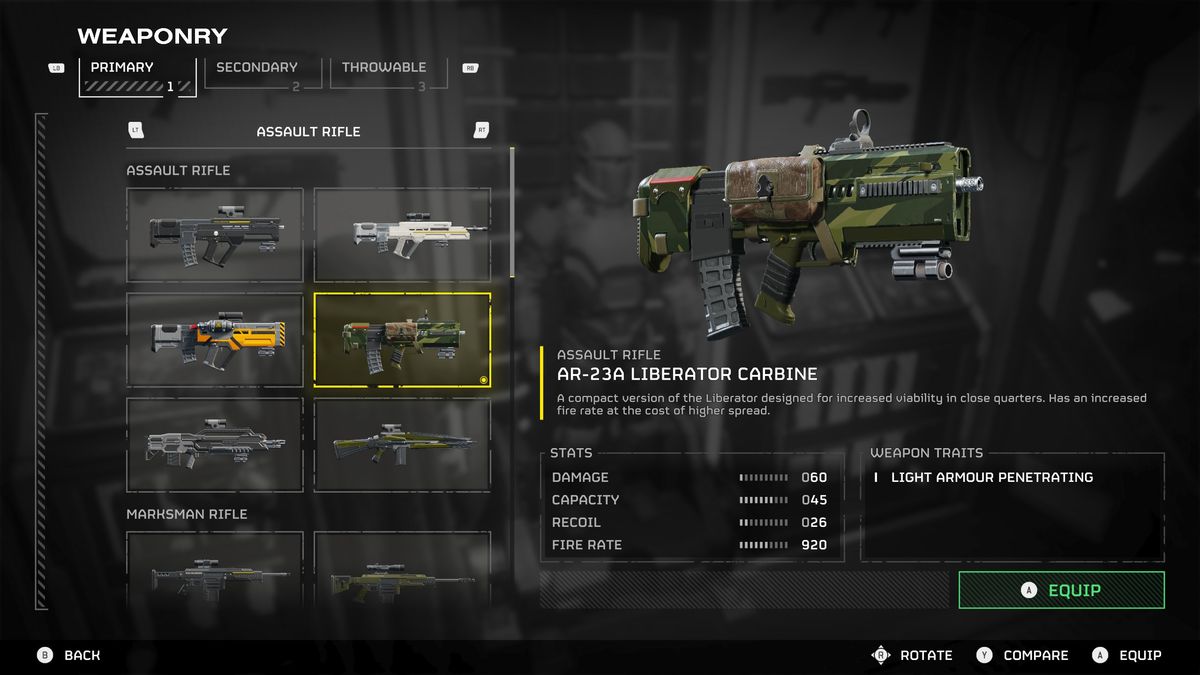Click the Assault Rifle category selector header
The image size is (1200, 675).
308,131
